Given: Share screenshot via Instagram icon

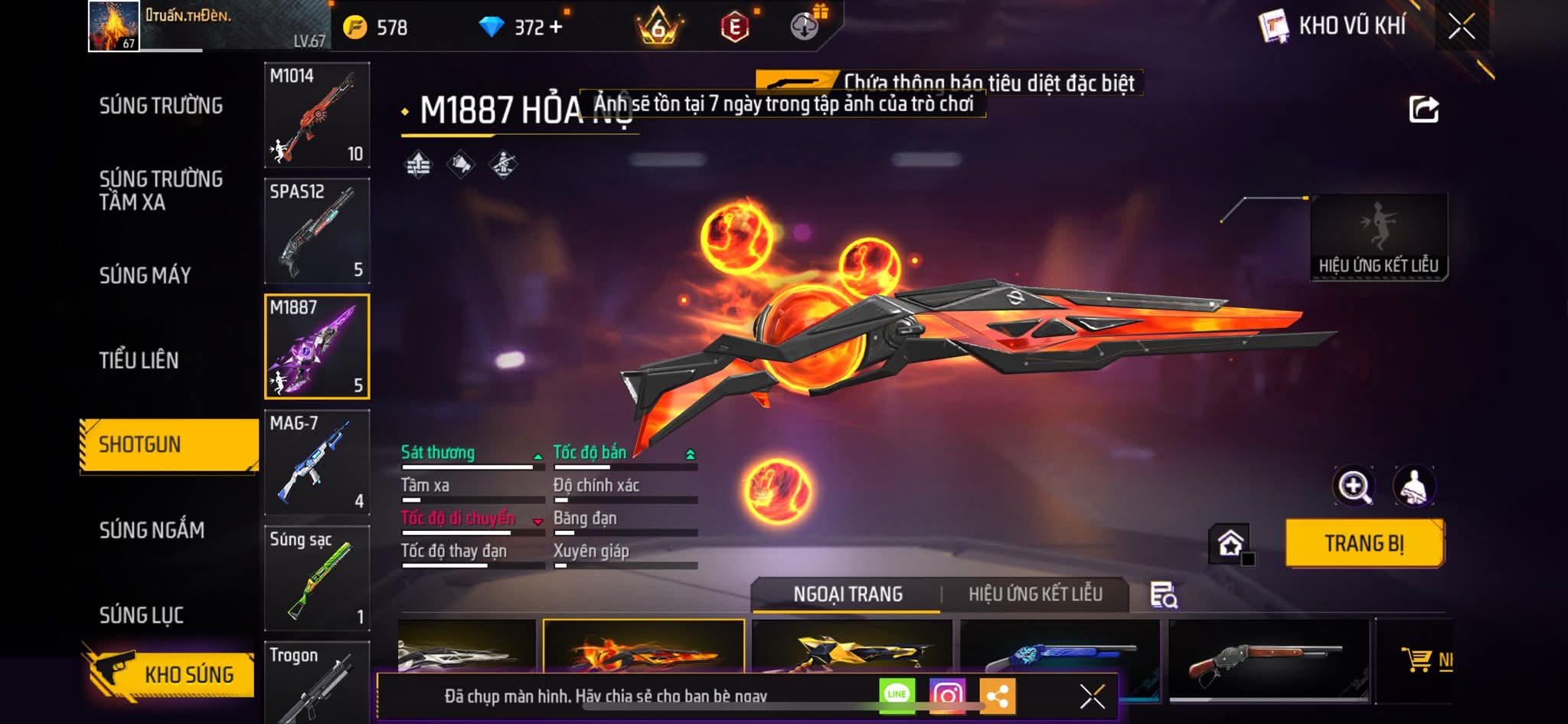Looking at the screenshot, I should 947,695.
